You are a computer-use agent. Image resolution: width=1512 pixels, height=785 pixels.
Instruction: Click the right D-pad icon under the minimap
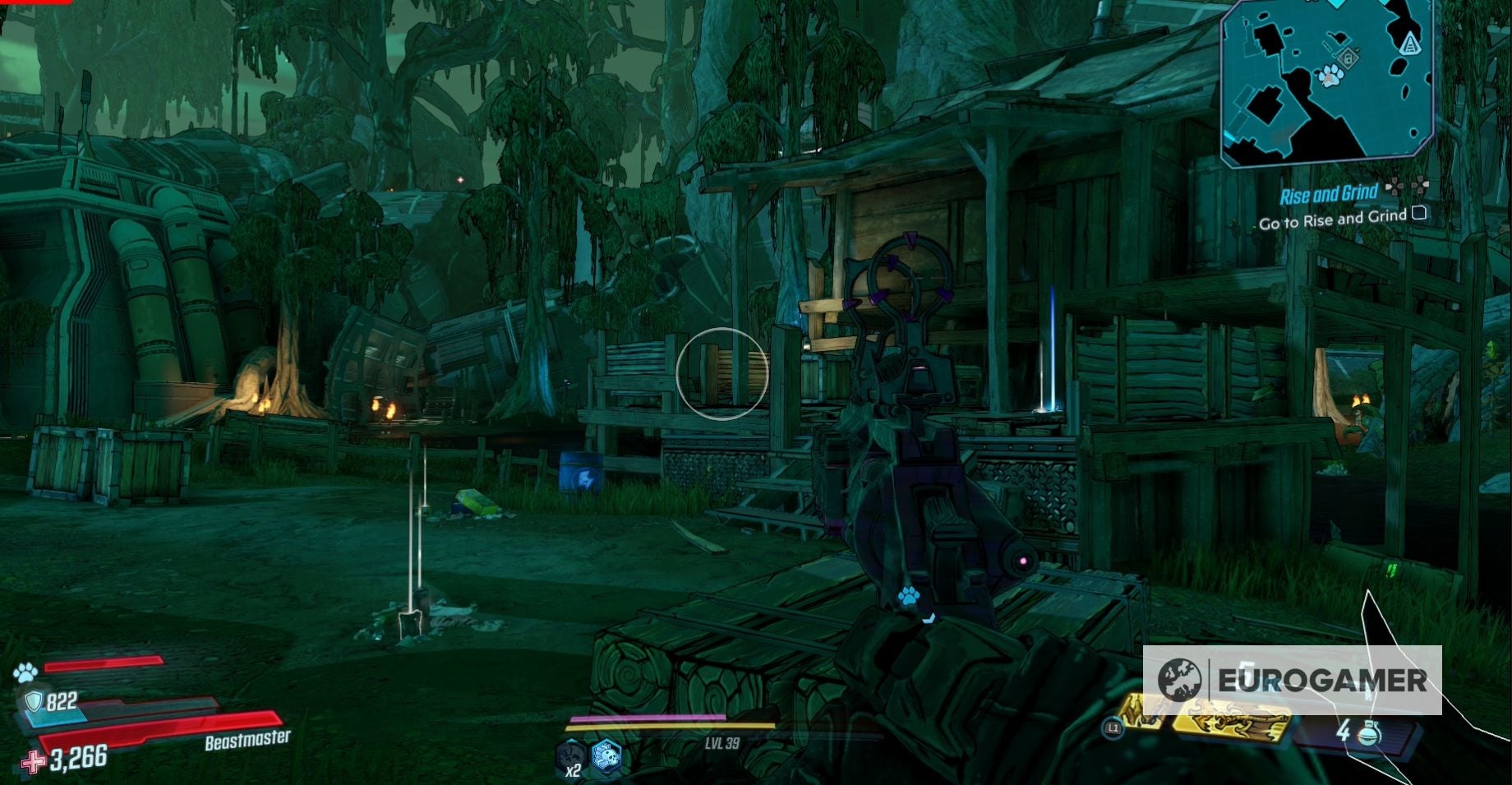click(x=1421, y=185)
